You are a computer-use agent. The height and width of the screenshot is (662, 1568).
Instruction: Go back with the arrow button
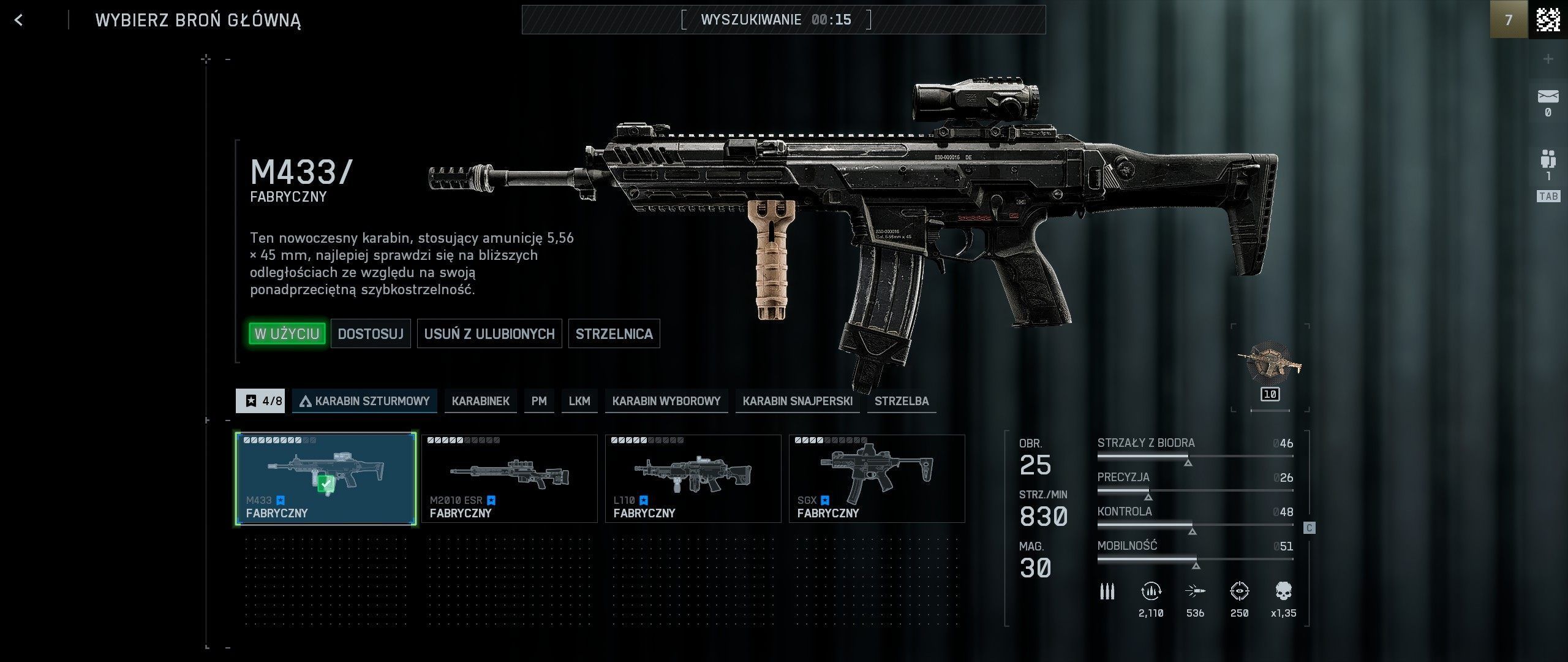click(19, 20)
